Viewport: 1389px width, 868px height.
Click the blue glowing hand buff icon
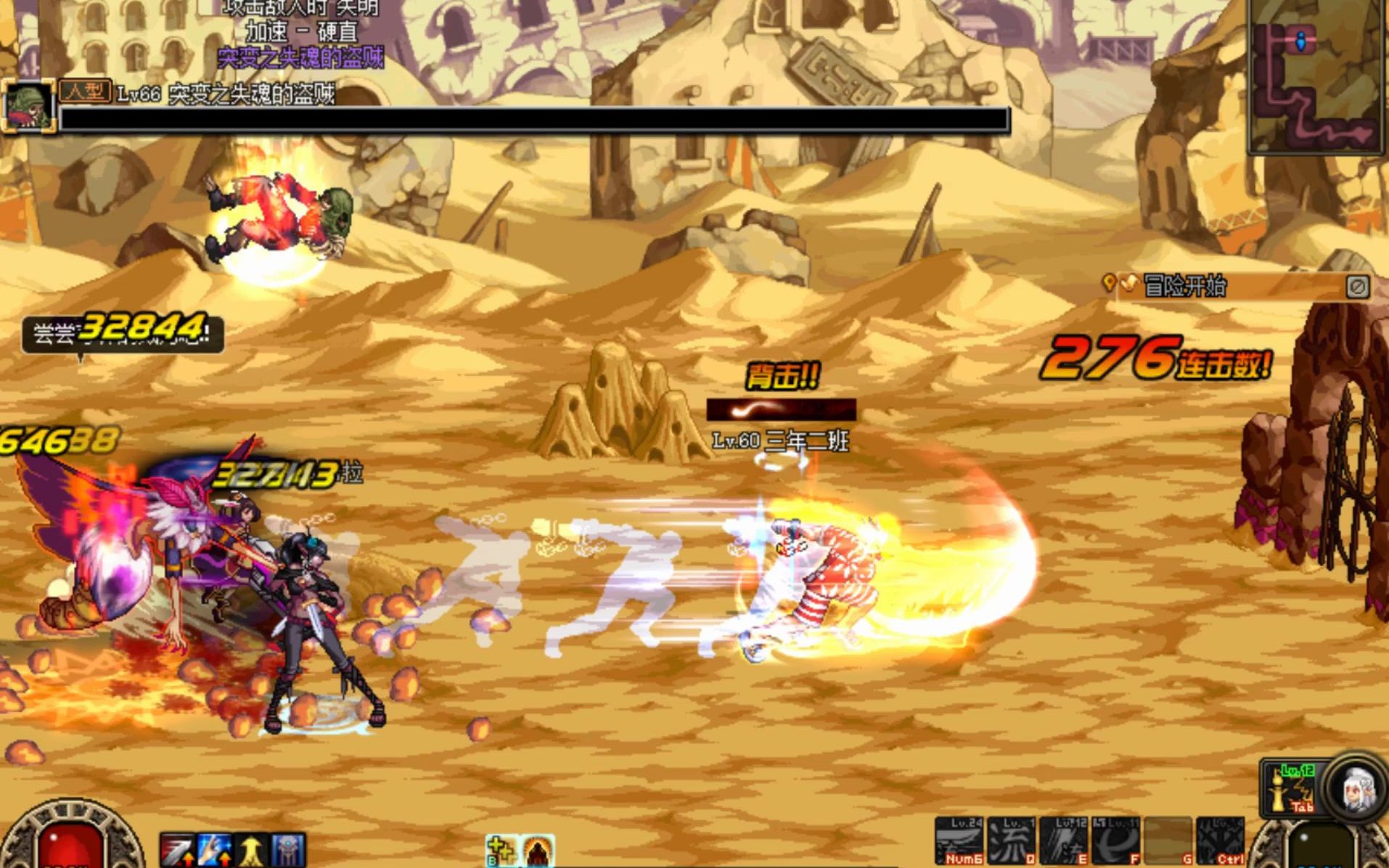pos(214,851)
